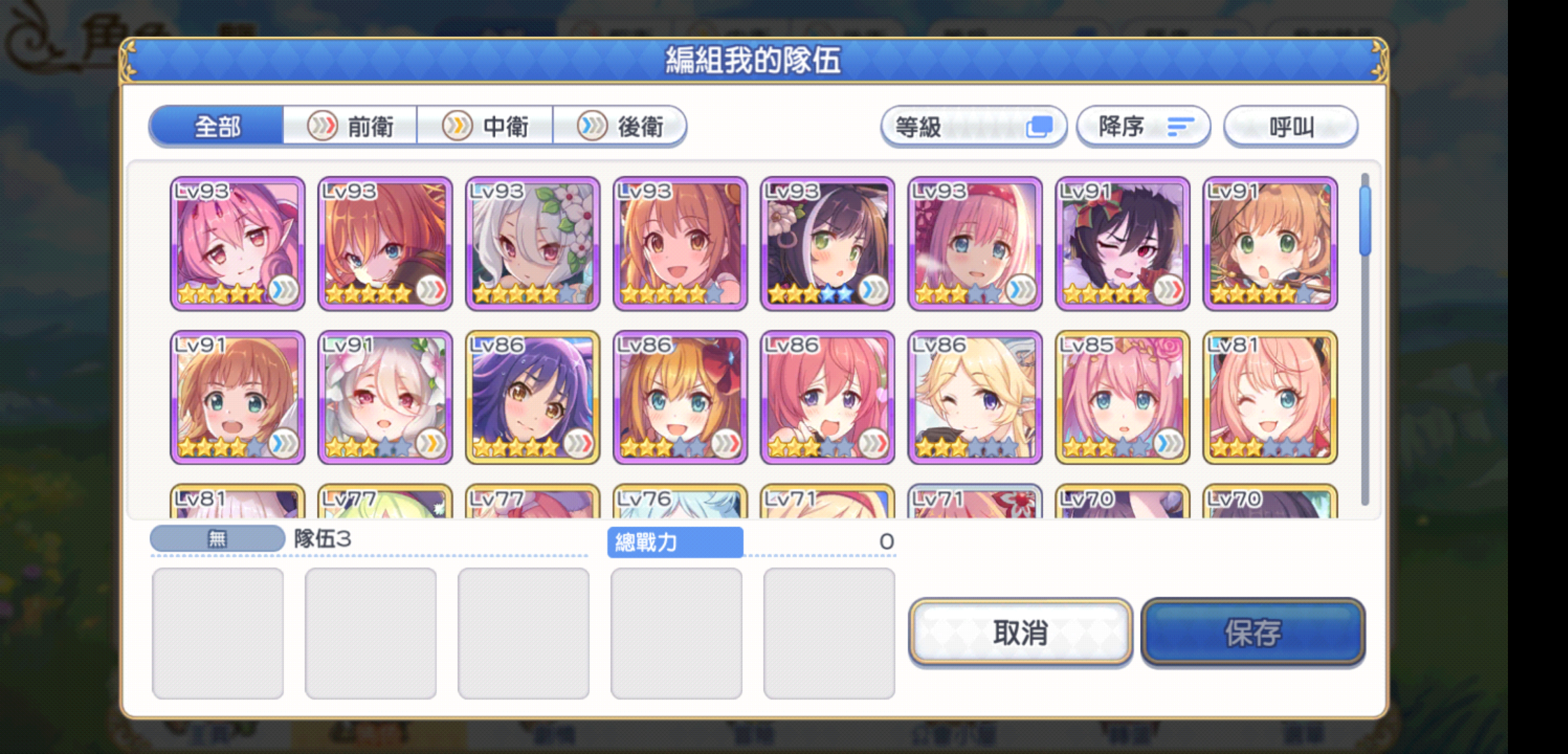The height and width of the screenshot is (754, 1568).
Task: Enable the 後衛 backline filter
Action: click(622, 126)
